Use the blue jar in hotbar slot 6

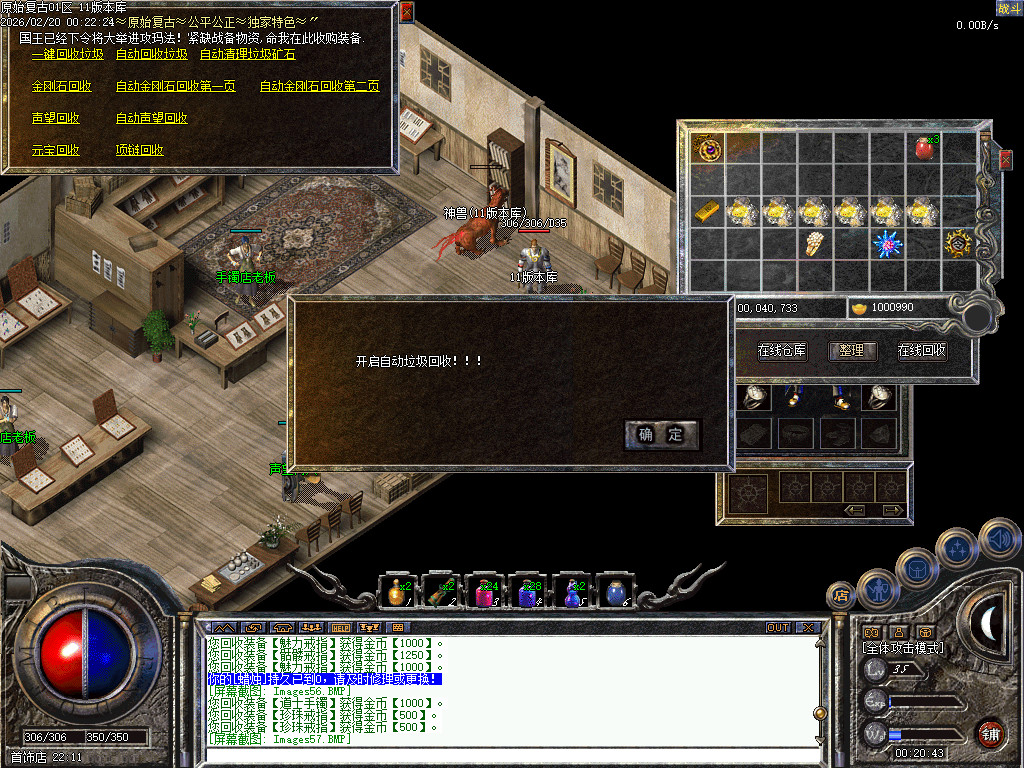tap(616, 594)
